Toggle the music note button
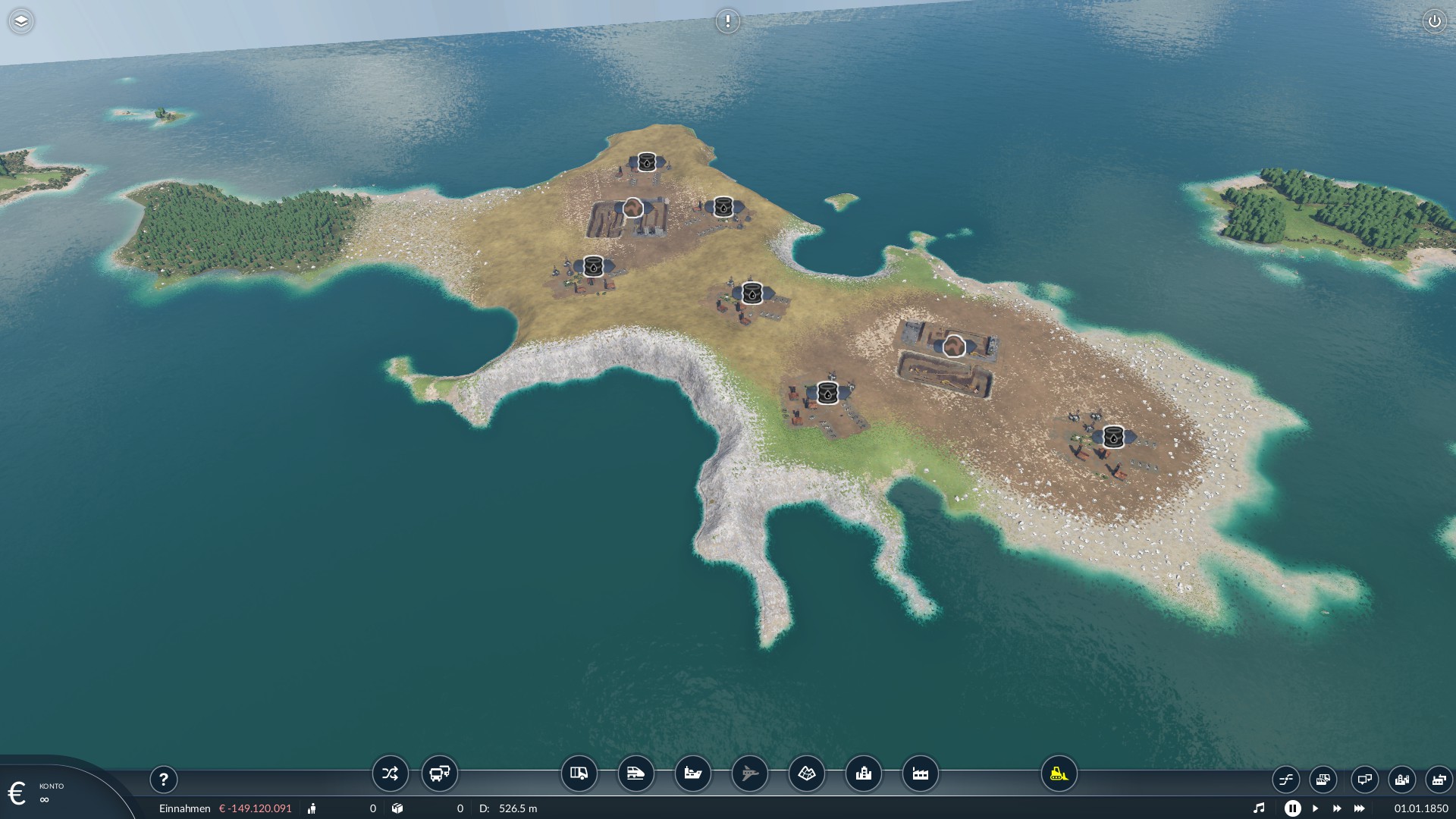Viewport: 1456px width, 819px height. pos(1259,808)
